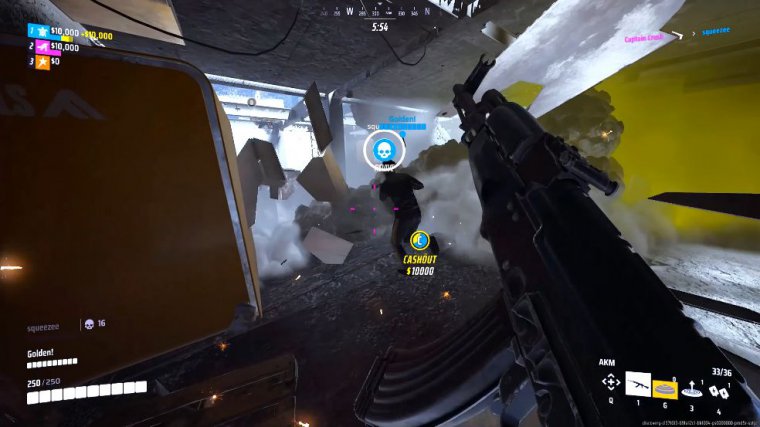Choose the jump pad gadget slot
The image size is (760, 427).
(691, 390)
